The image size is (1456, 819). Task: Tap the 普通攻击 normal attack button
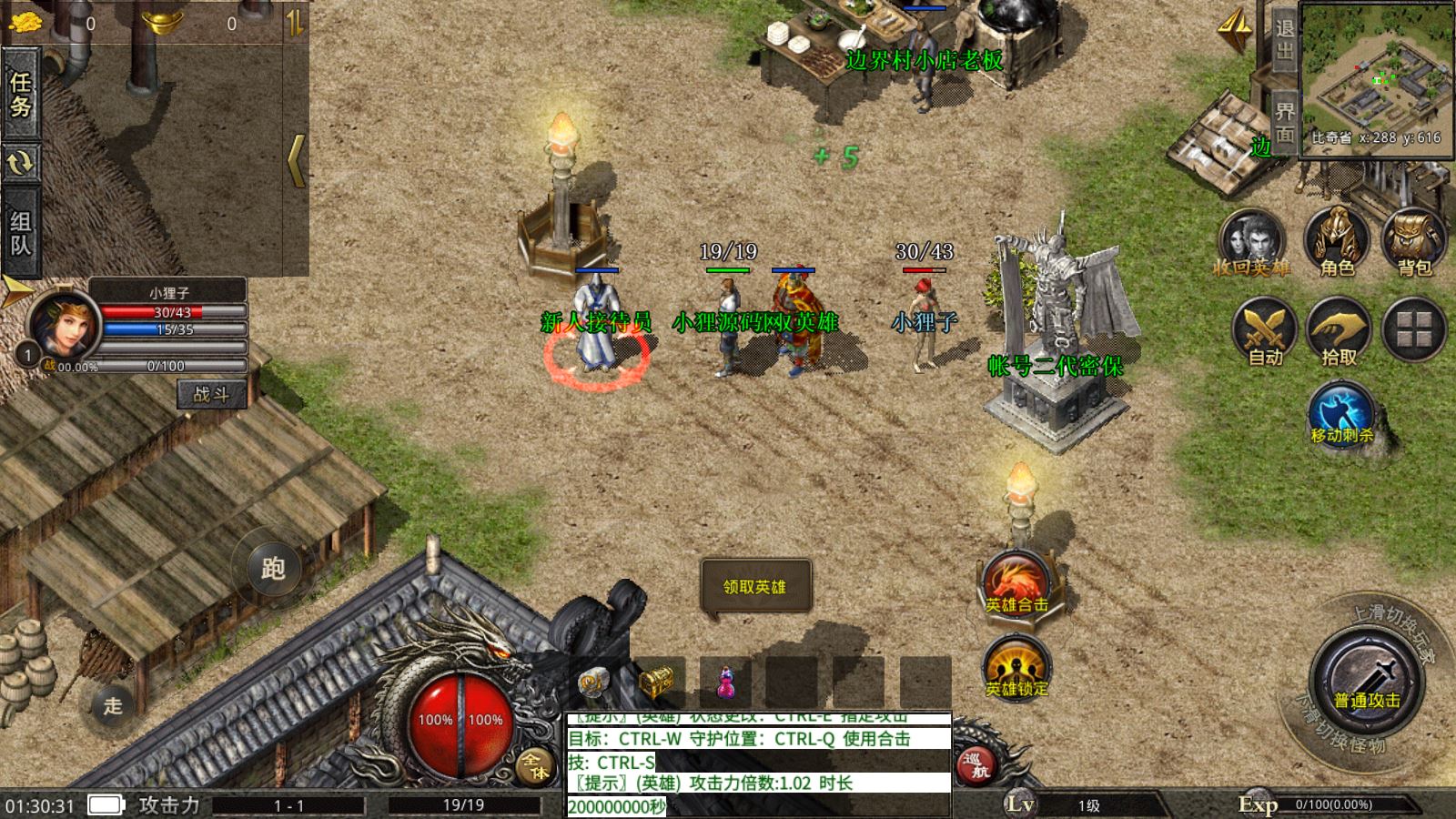pyautogui.click(x=1367, y=684)
